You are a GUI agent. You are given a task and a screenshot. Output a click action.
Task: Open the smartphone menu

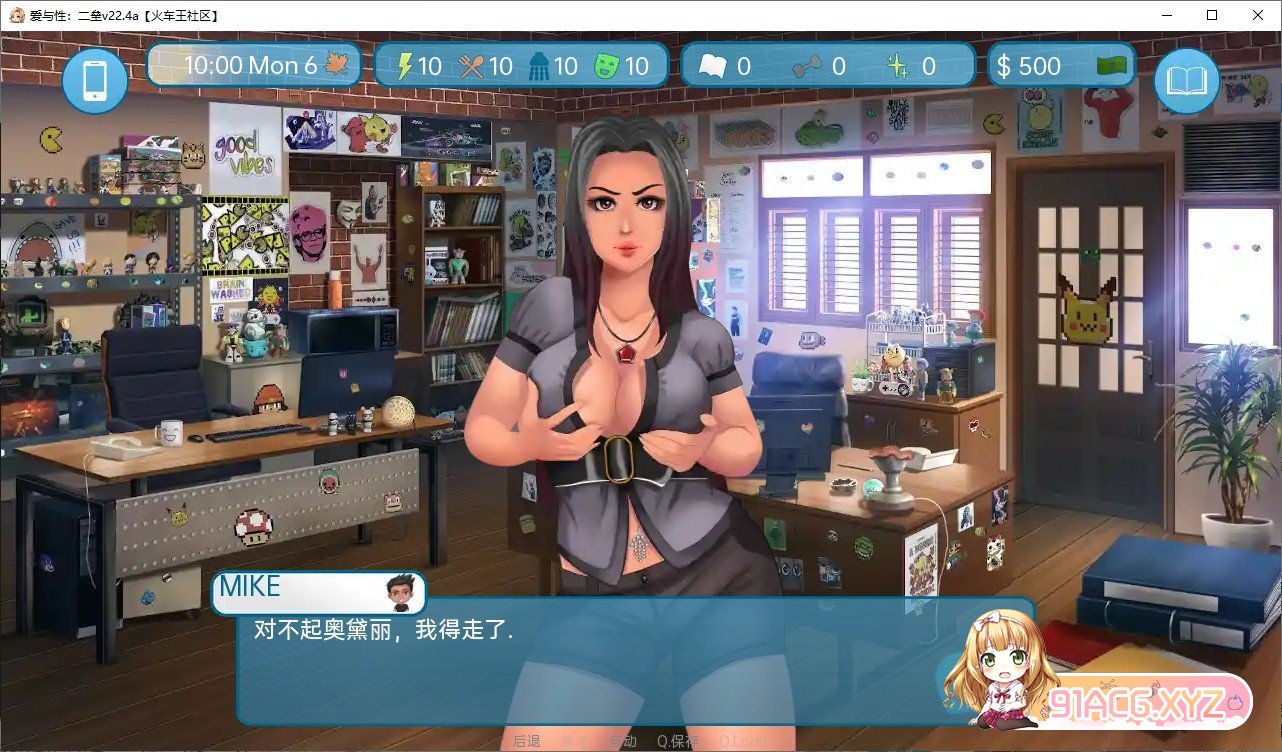tap(95, 79)
